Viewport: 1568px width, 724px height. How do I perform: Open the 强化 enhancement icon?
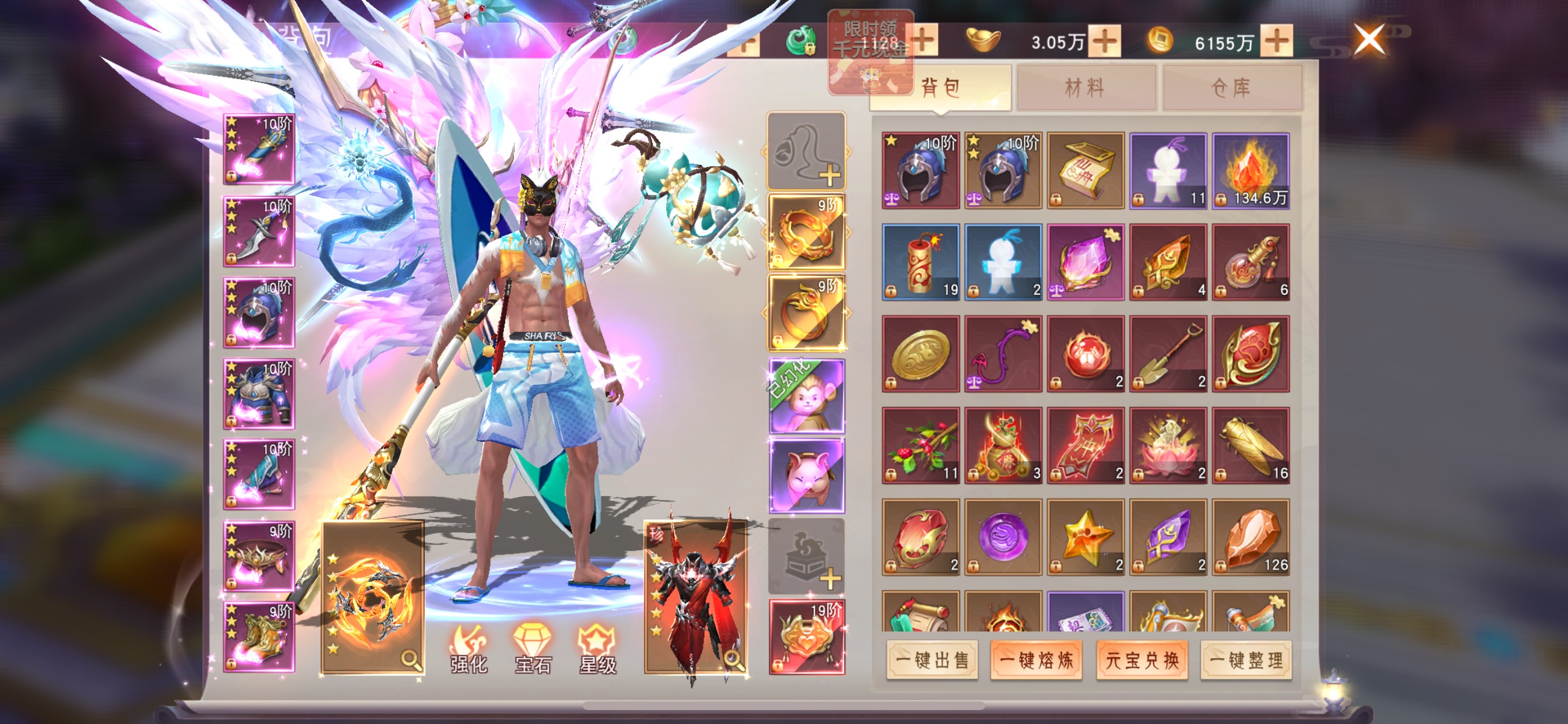[468, 649]
